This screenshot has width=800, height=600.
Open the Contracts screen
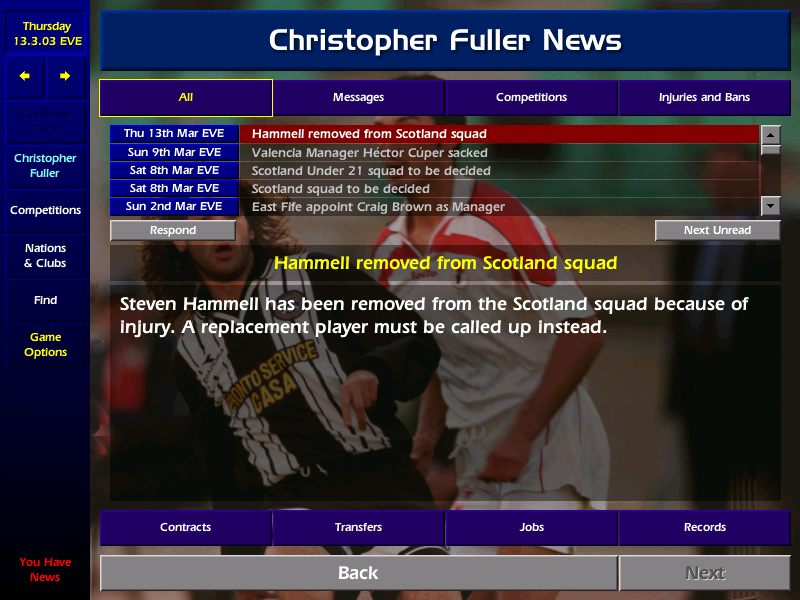[x=185, y=527]
